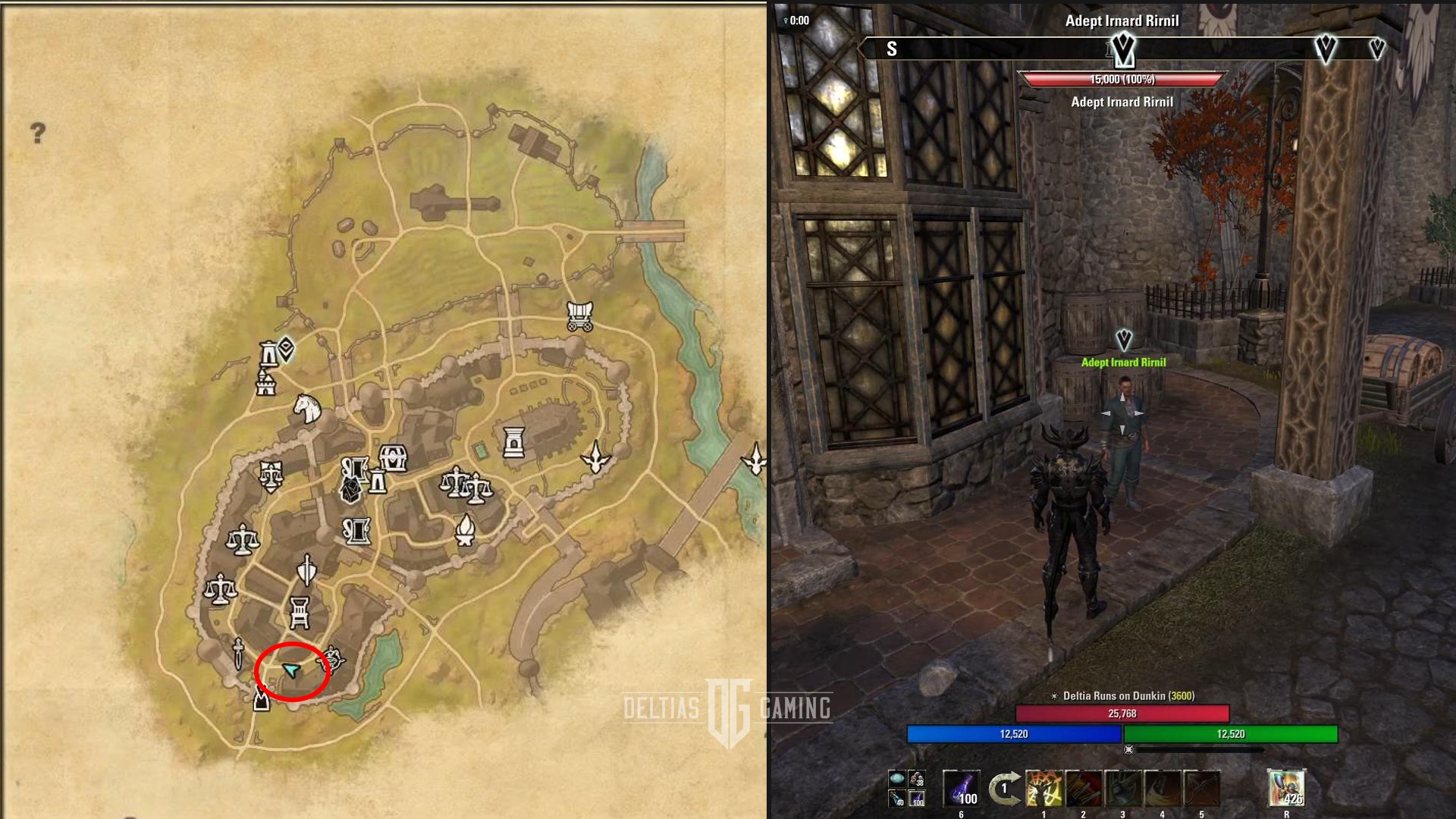The height and width of the screenshot is (819, 1456).
Task: Click the wagon caravan marker on the map
Action: click(x=579, y=315)
